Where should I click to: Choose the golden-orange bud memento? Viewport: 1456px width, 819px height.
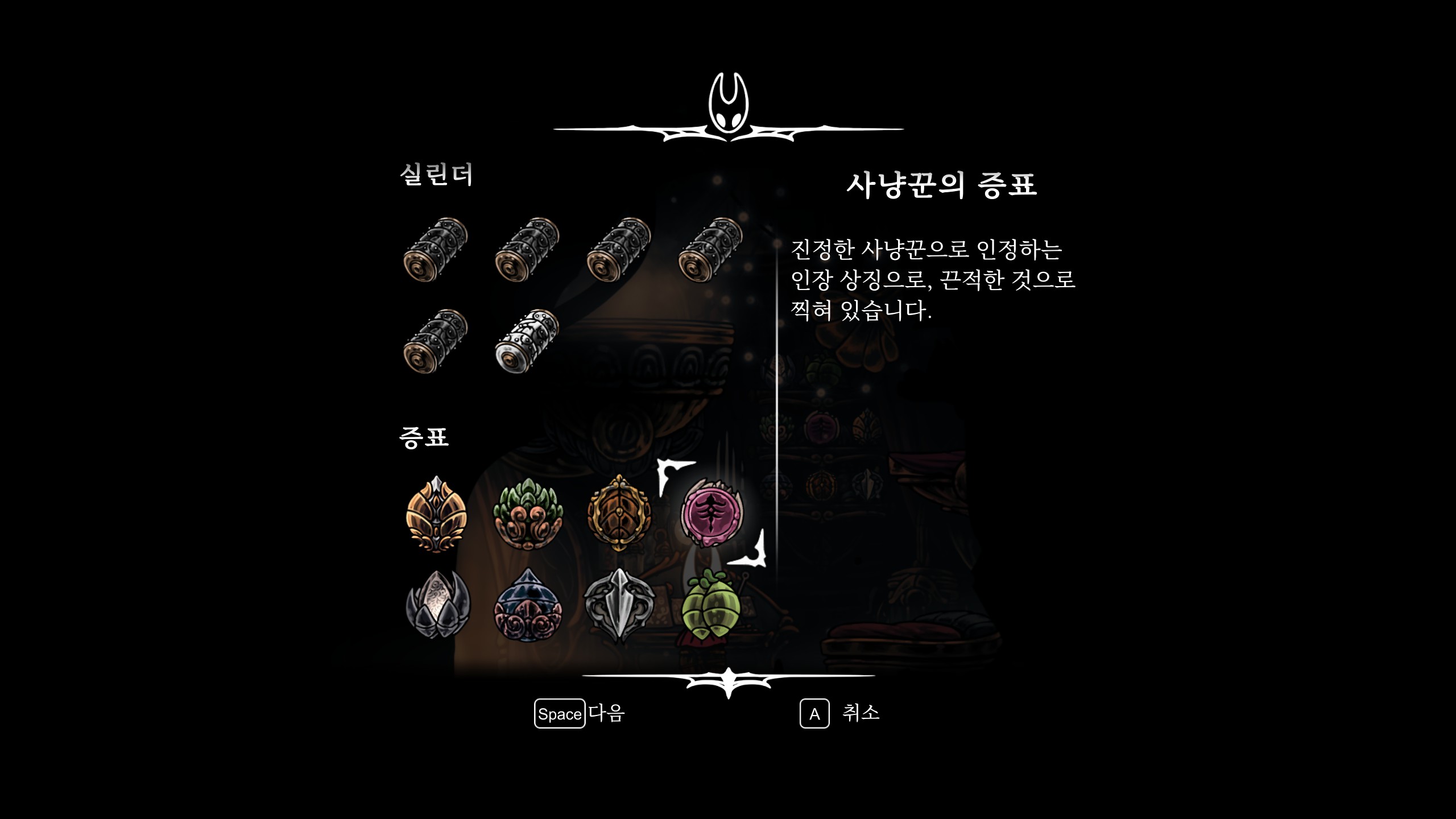click(436, 514)
